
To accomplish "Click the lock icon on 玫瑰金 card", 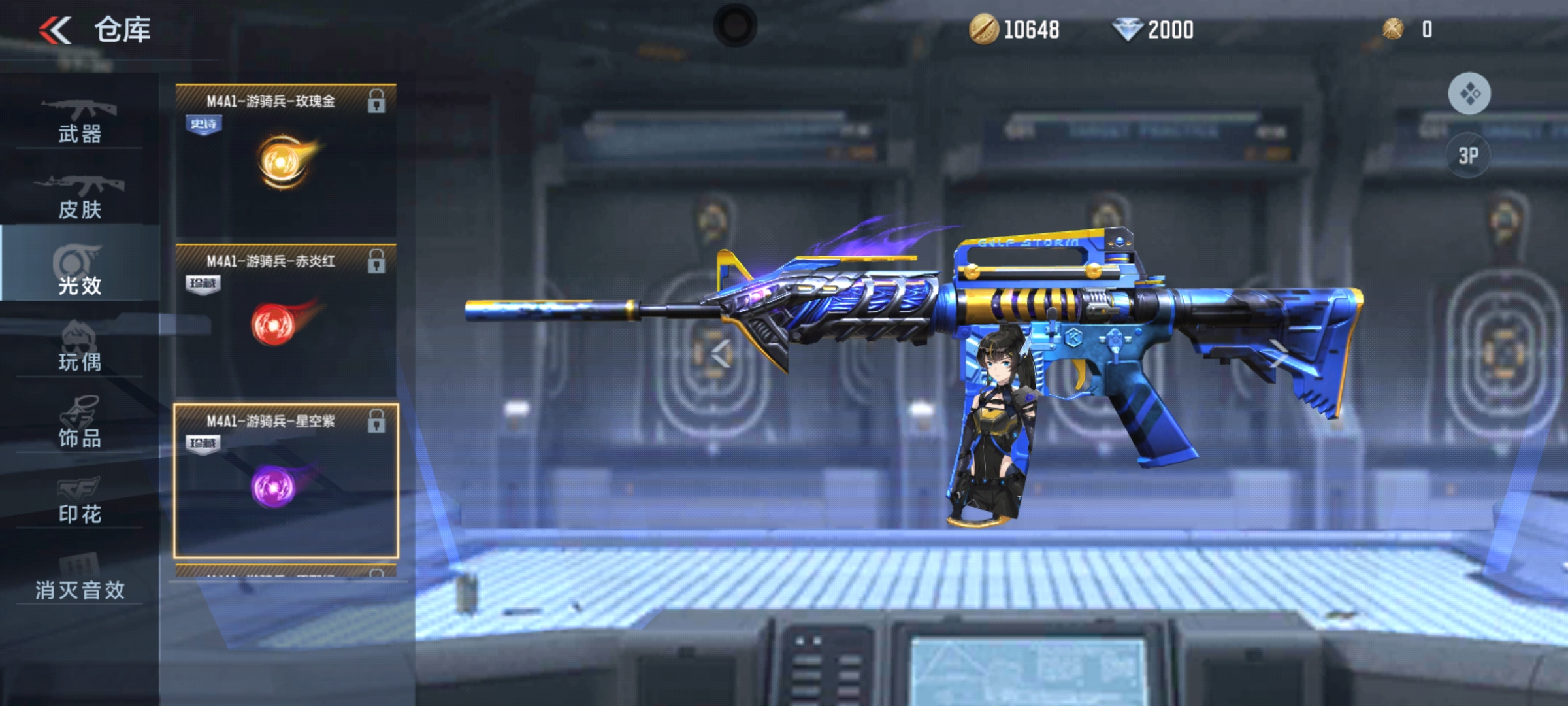I will click(376, 101).
